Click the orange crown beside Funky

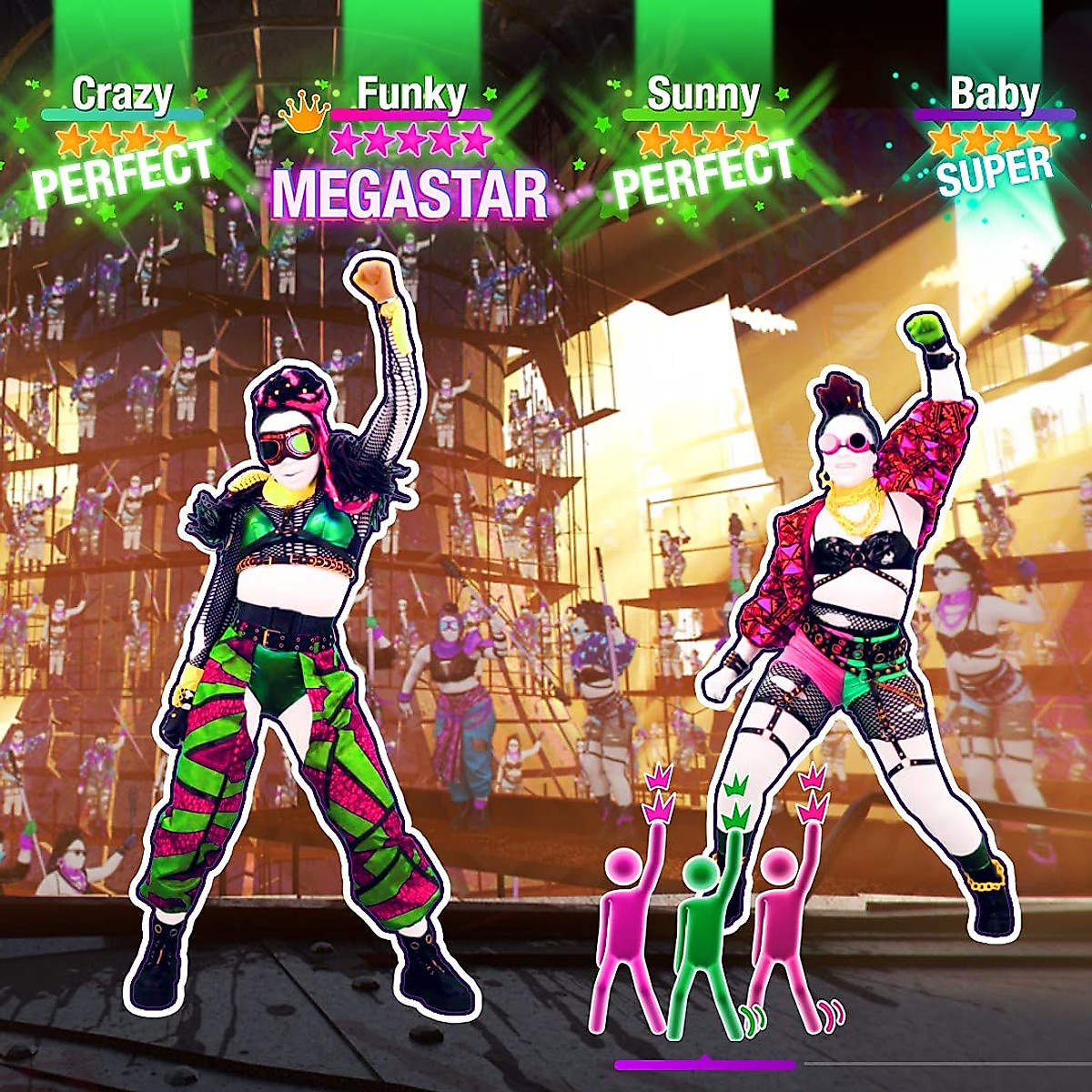(x=304, y=112)
